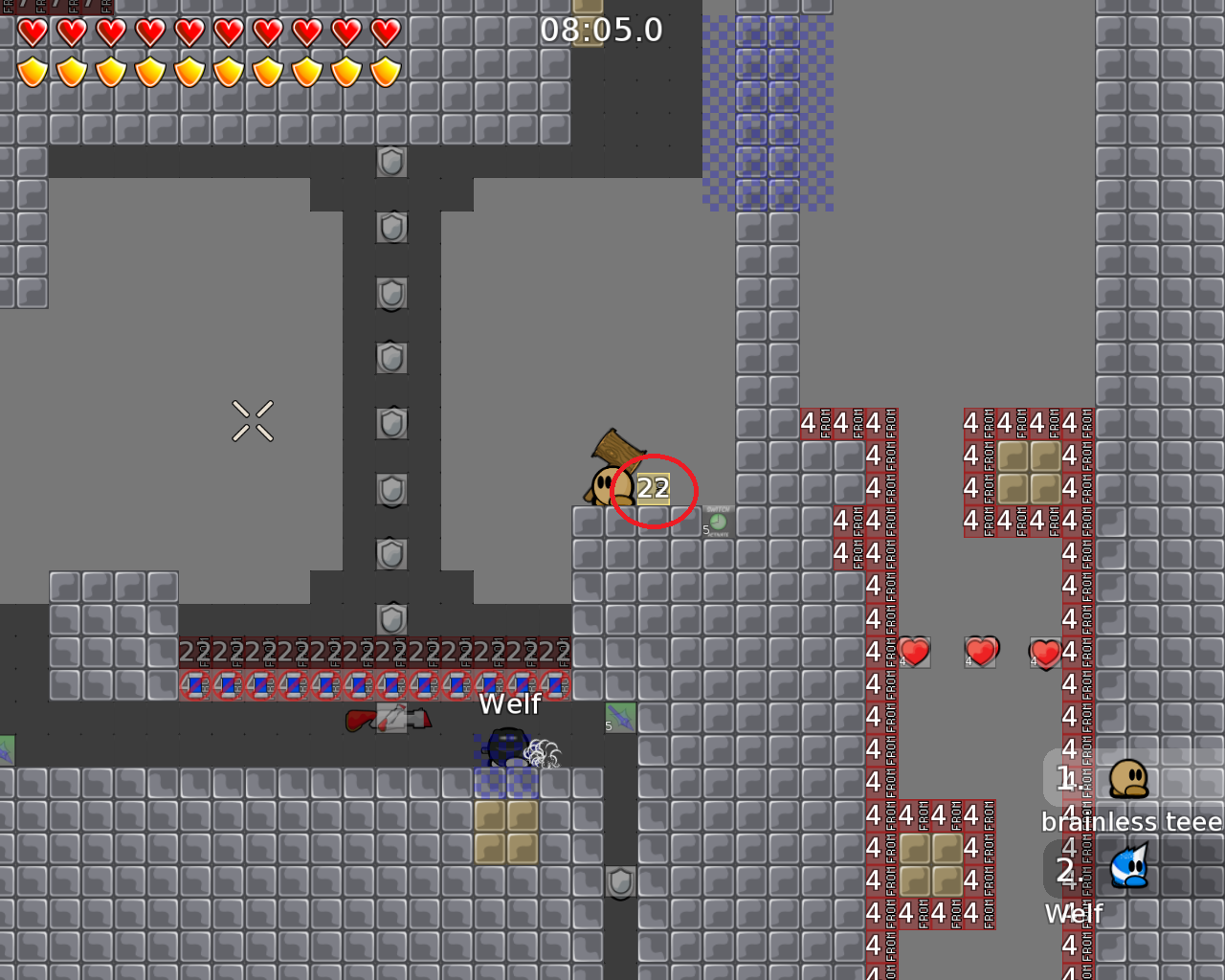Click Welf's blue avatar in the leaderboard

1127,869
